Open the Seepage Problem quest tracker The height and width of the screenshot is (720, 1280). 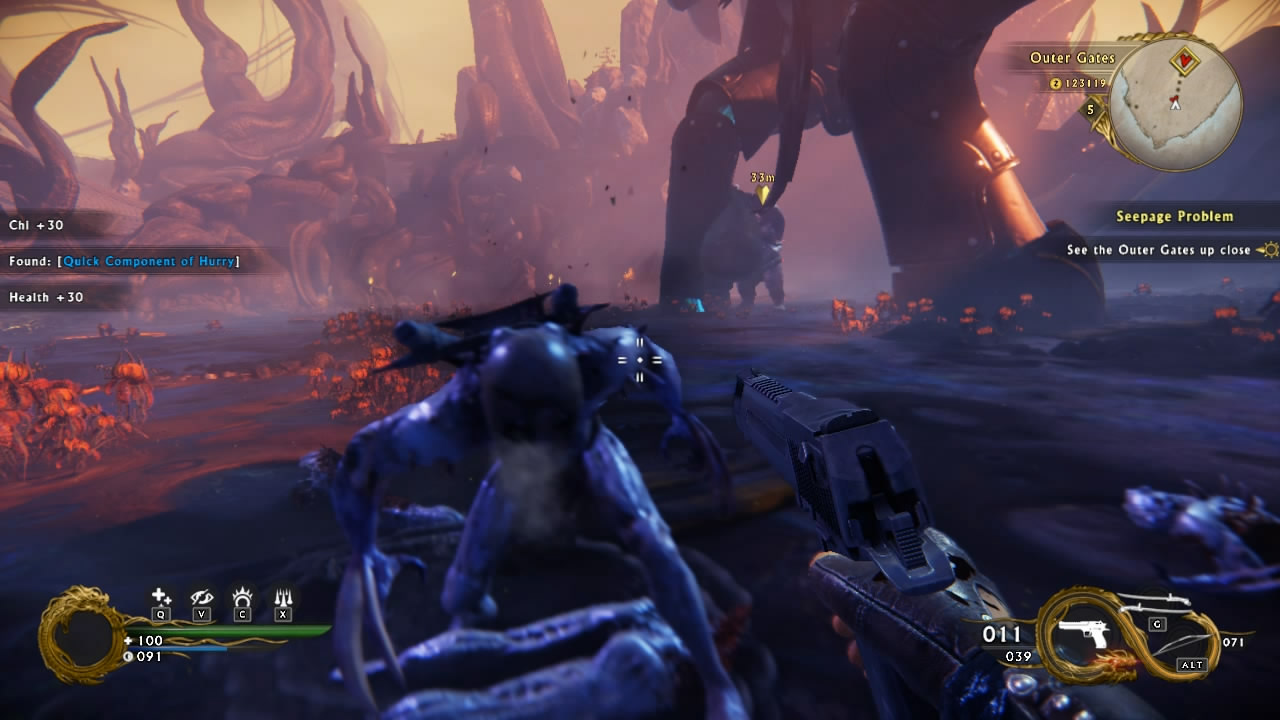pos(1174,216)
